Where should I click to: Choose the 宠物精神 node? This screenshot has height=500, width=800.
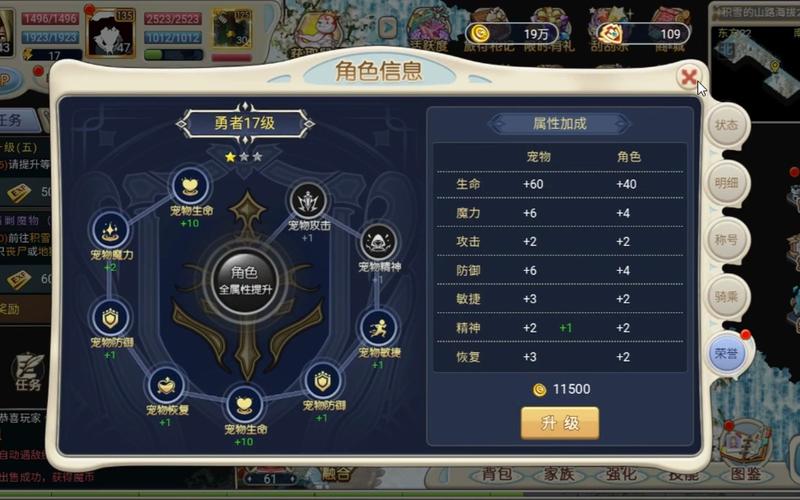tap(378, 243)
